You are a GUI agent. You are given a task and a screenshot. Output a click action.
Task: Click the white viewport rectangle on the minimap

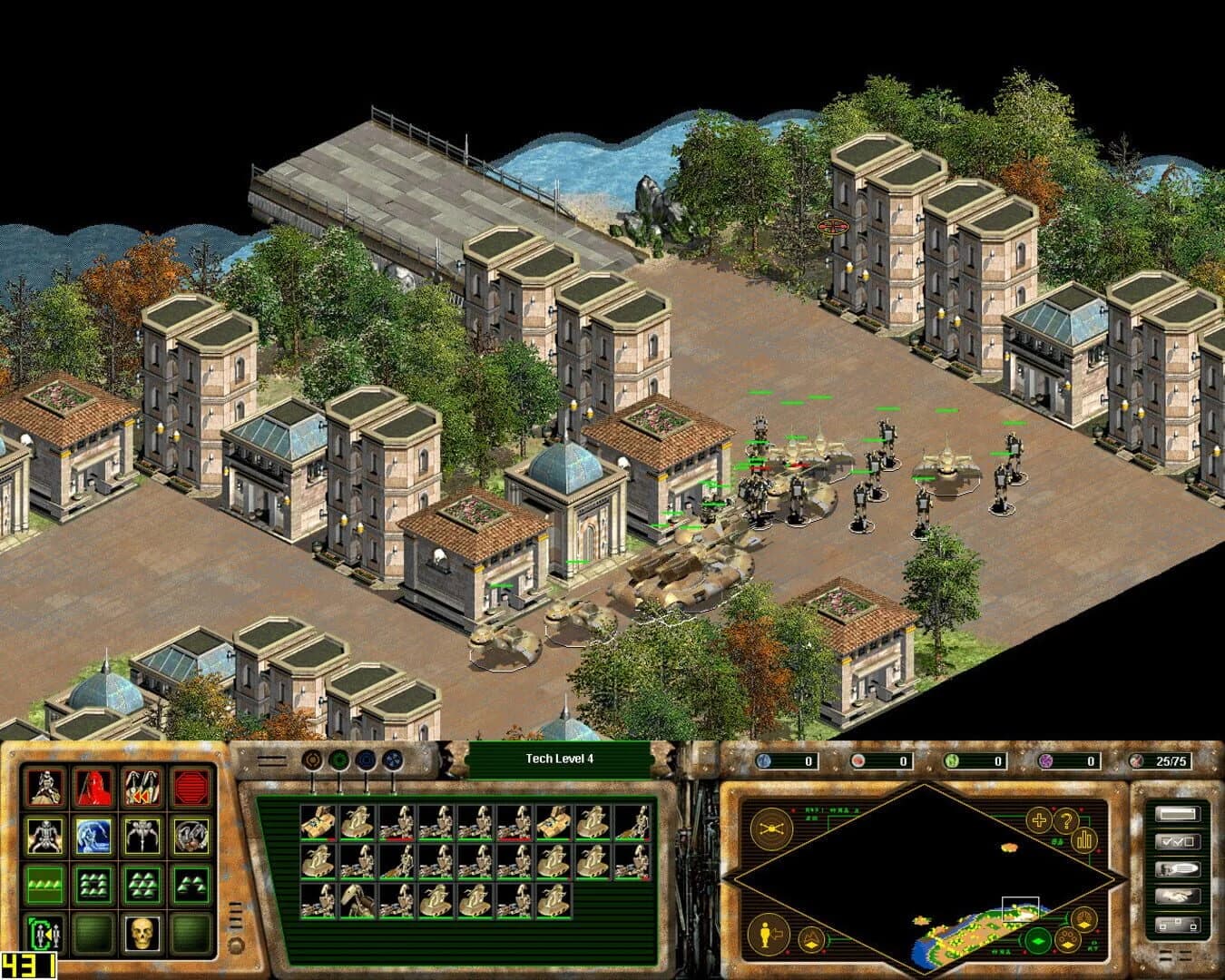[x=1020, y=908]
